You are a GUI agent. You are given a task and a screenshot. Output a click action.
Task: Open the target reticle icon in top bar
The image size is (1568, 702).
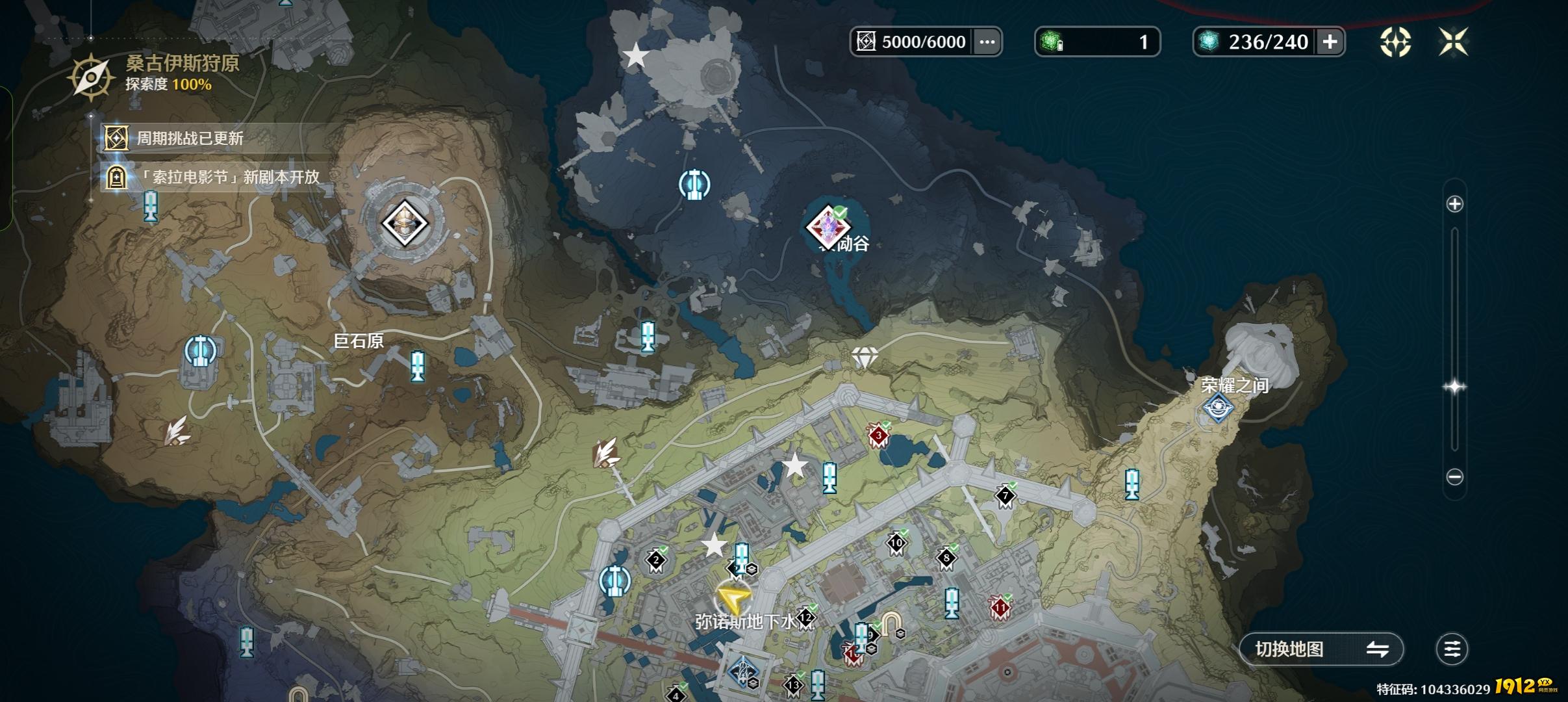(x=1395, y=42)
